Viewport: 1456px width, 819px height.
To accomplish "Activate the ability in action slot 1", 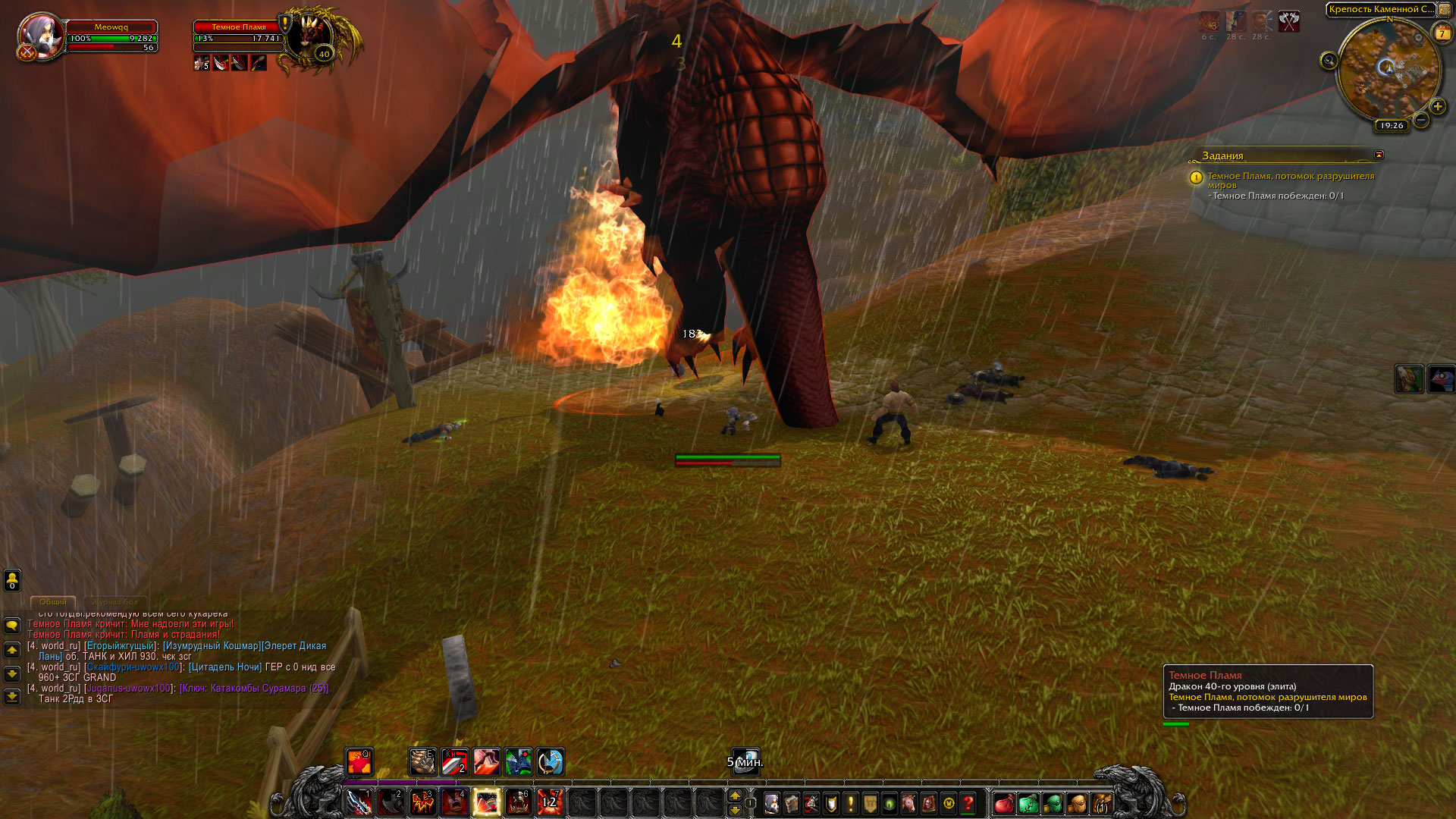I will (x=359, y=802).
